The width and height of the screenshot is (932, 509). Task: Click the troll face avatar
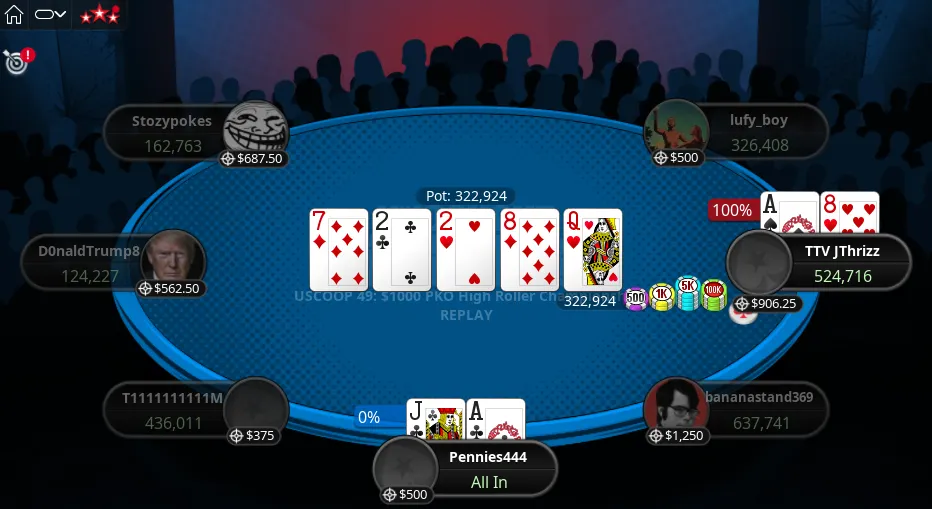click(254, 130)
